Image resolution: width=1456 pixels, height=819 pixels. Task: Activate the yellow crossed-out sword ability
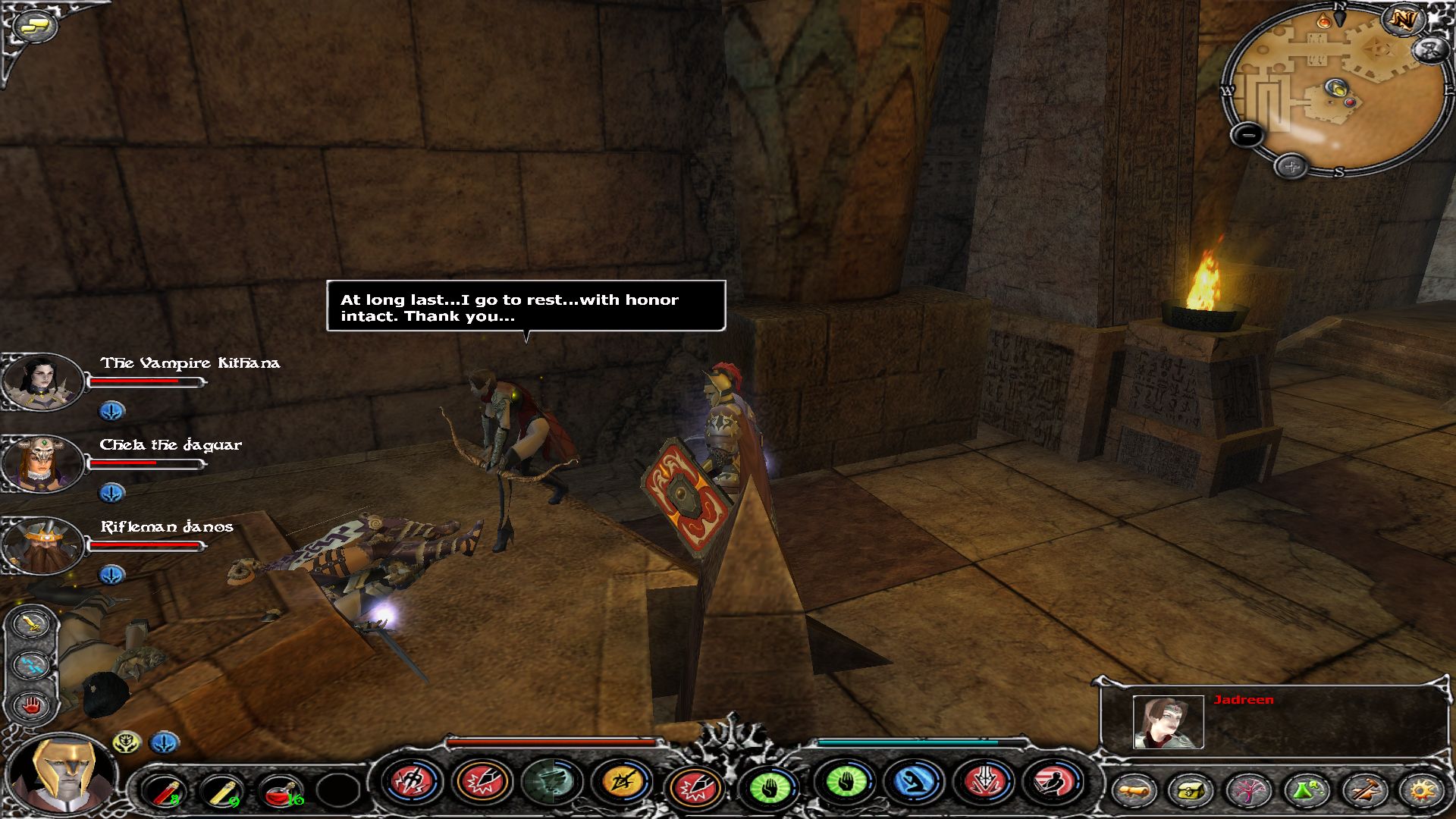(x=622, y=782)
